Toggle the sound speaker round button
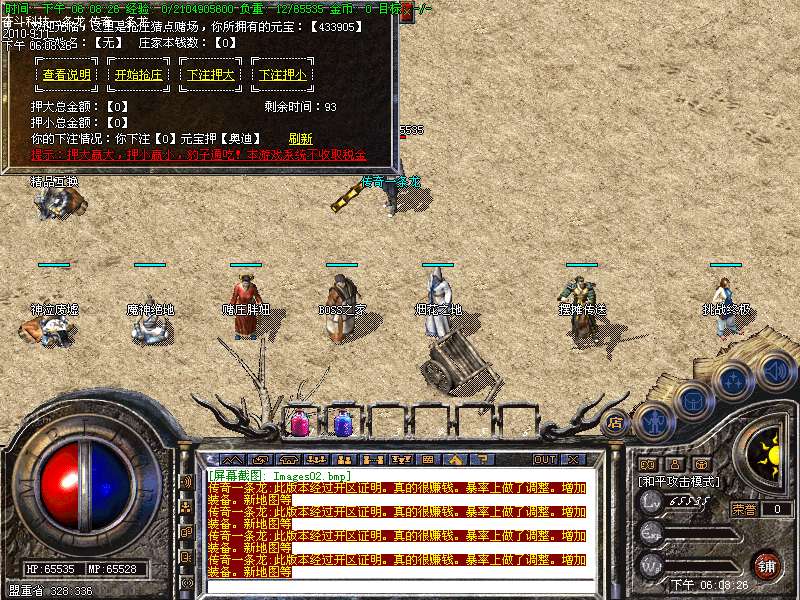This screenshot has width=800, height=600. (776, 371)
